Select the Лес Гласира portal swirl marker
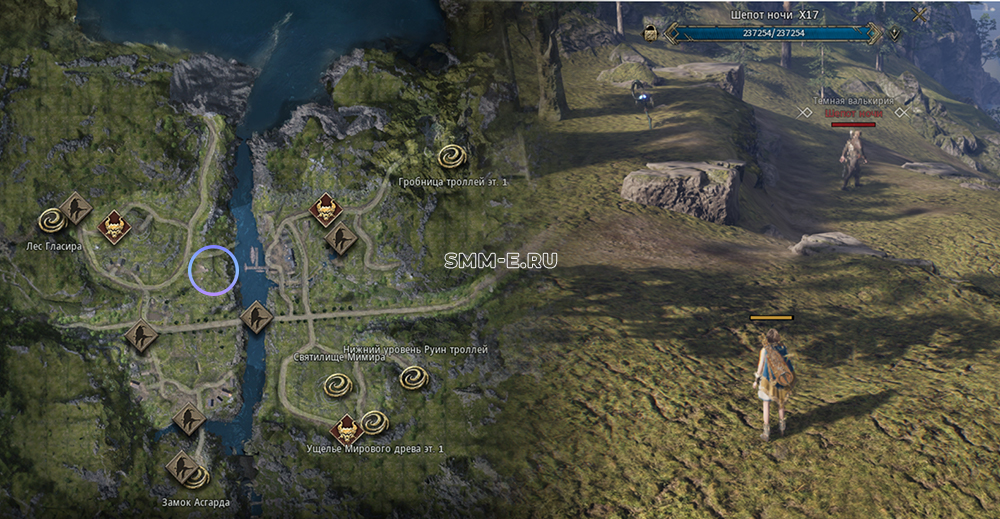The width and height of the screenshot is (1000, 519). [52, 220]
